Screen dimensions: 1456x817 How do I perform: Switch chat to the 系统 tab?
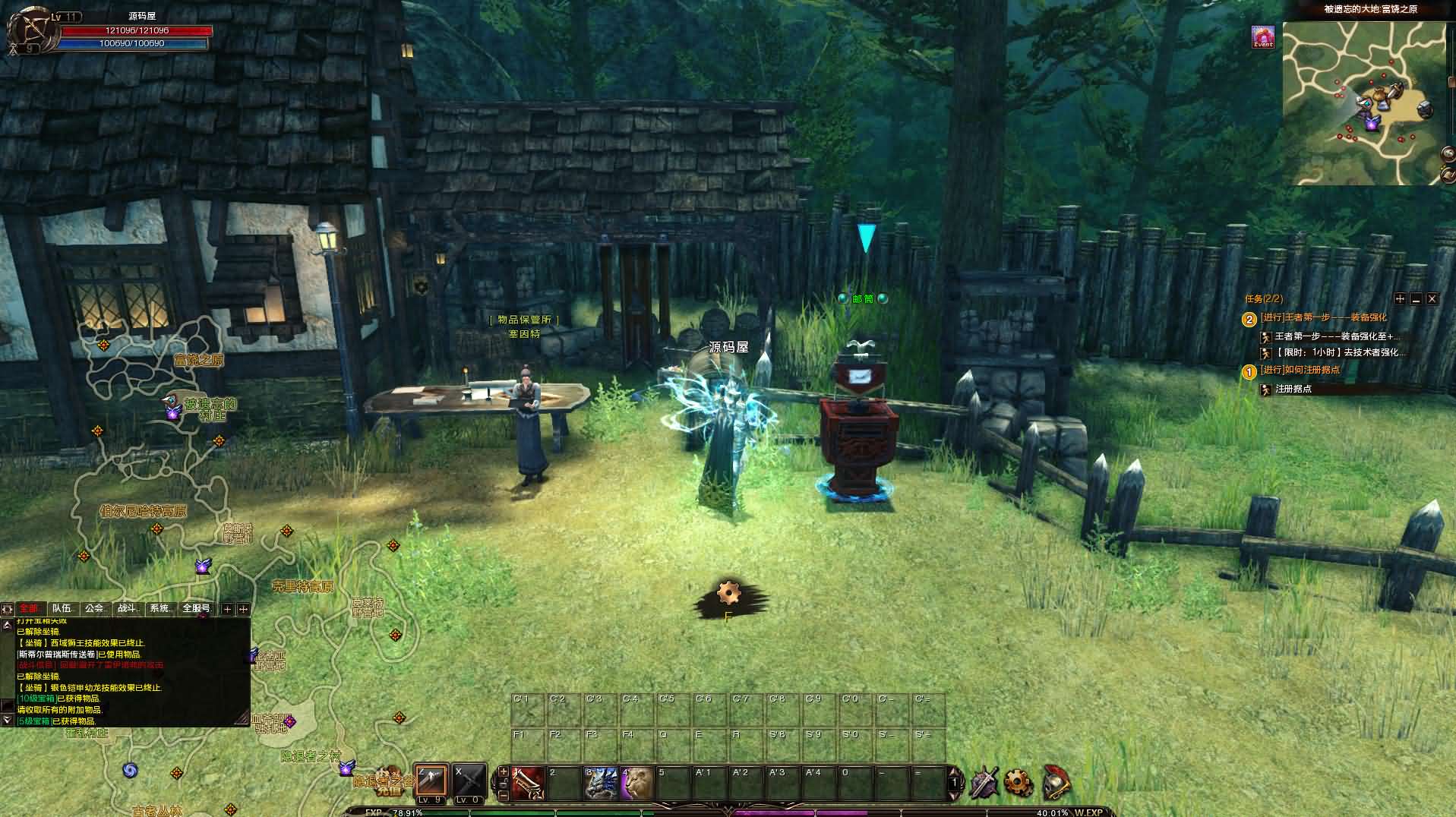(x=160, y=608)
